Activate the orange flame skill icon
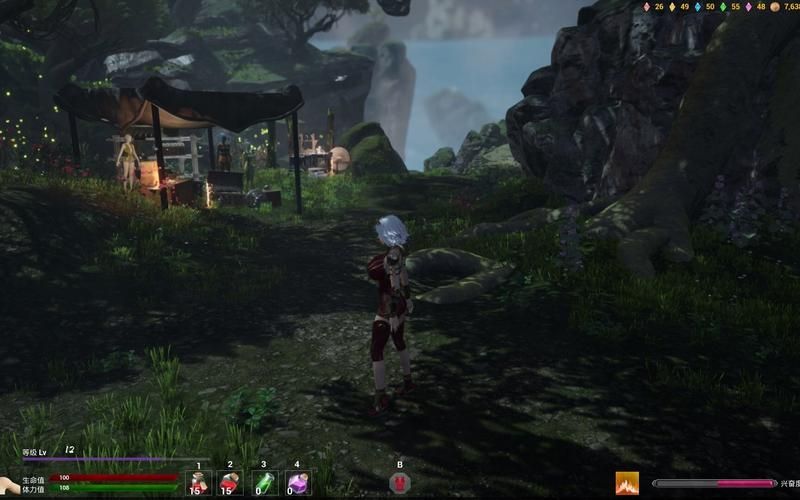The image size is (800, 500). pyautogui.click(x=627, y=484)
